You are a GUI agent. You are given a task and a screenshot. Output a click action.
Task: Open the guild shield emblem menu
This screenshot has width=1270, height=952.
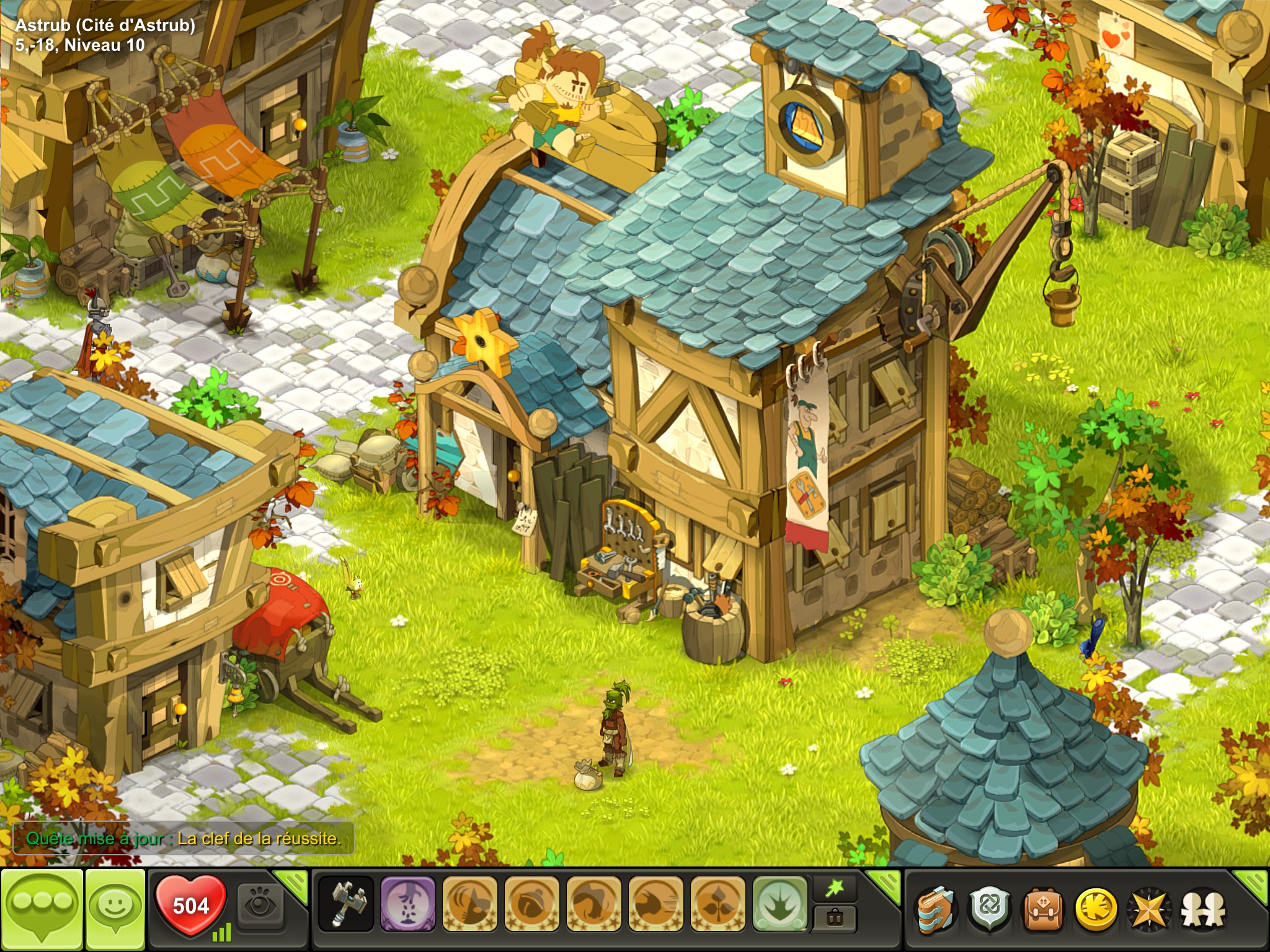coord(989,909)
